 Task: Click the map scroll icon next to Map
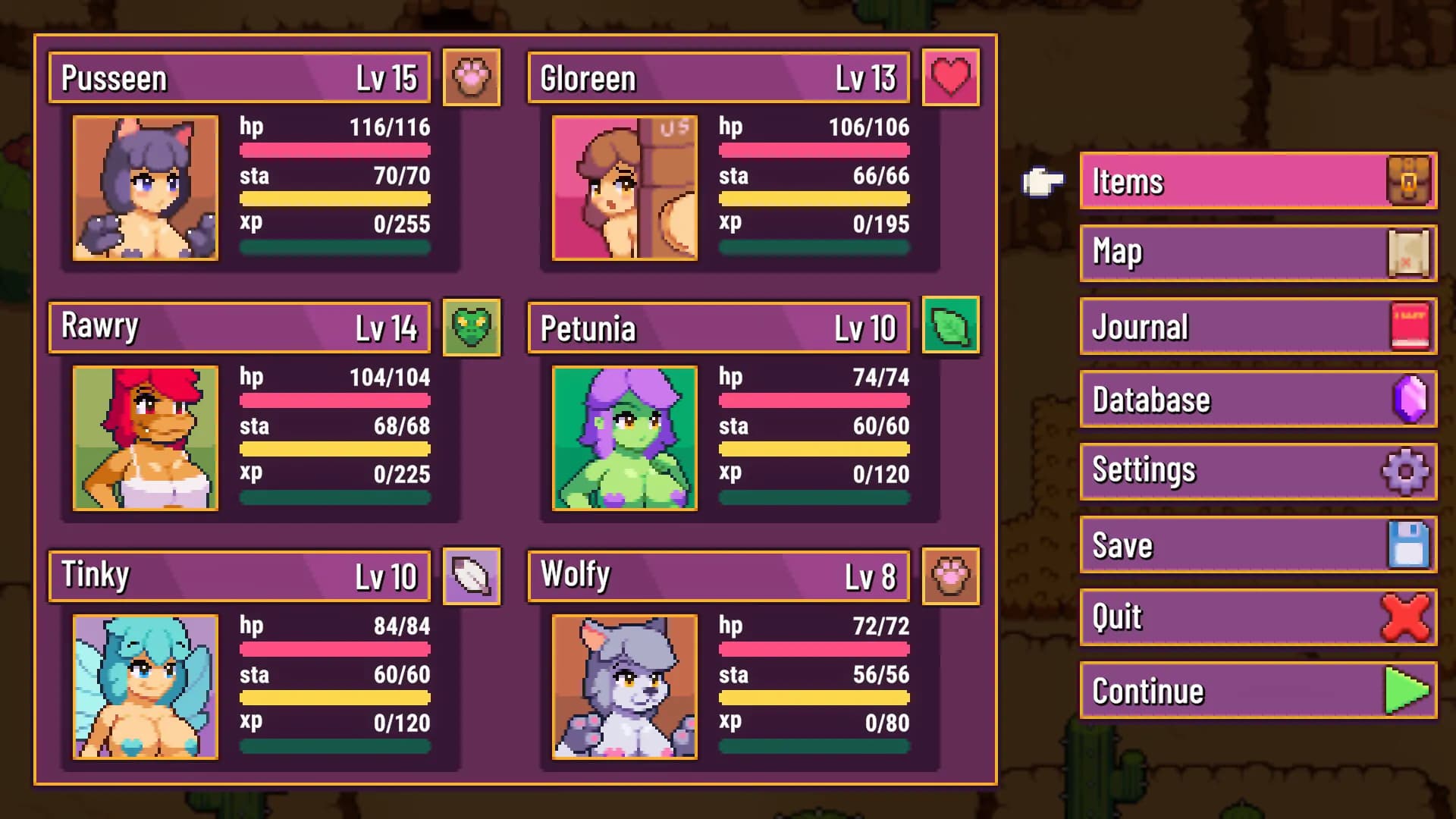click(1409, 253)
